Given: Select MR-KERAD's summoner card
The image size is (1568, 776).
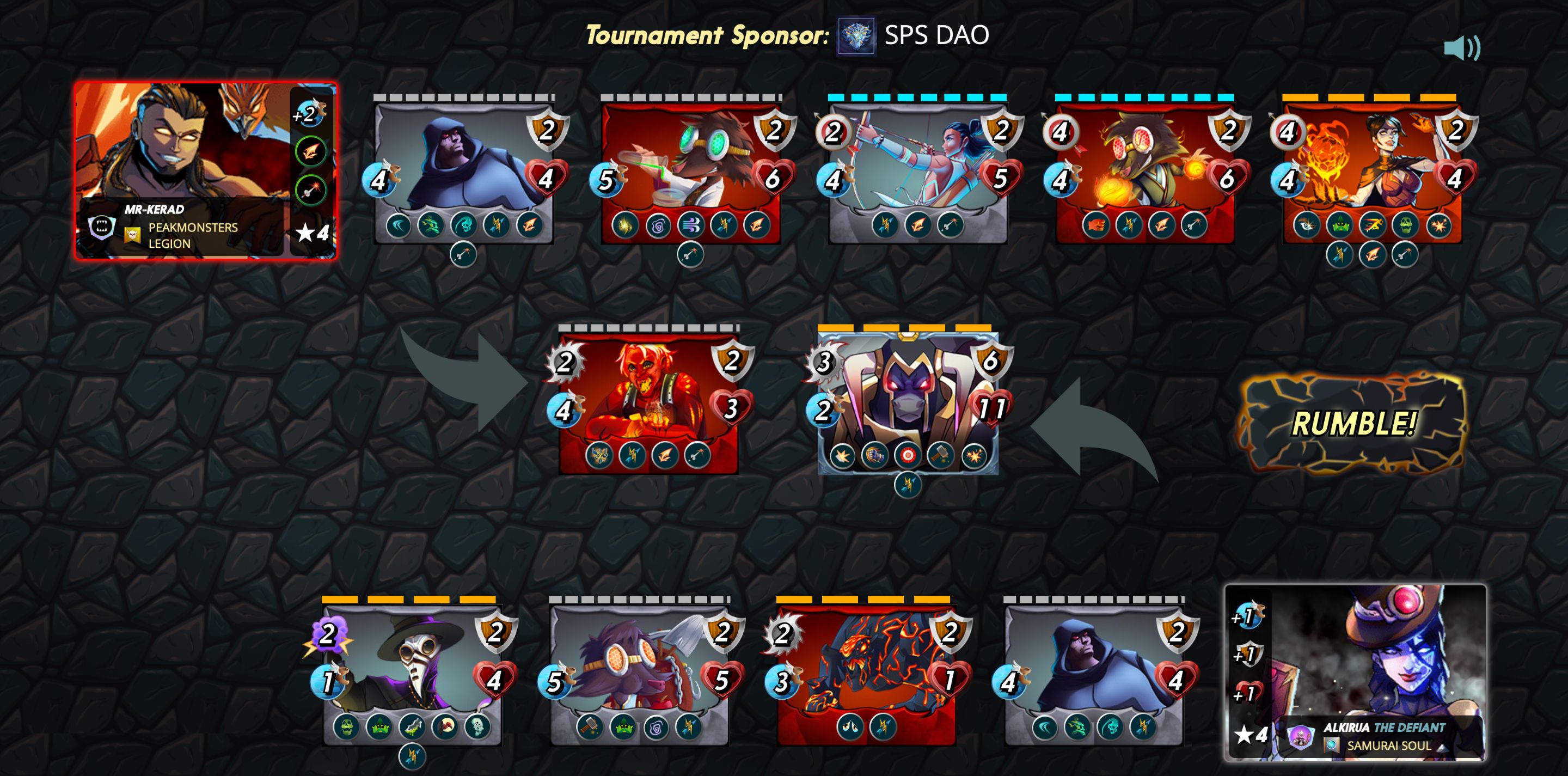Looking at the screenshot, I should [206, 170].
